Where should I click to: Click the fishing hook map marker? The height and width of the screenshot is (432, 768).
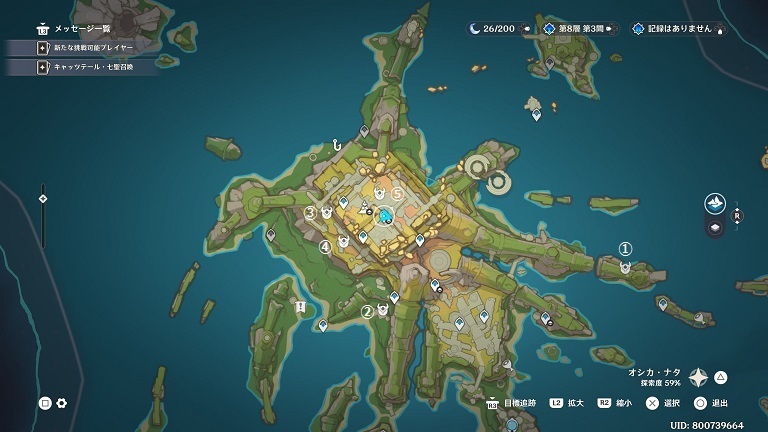[338, 146]
